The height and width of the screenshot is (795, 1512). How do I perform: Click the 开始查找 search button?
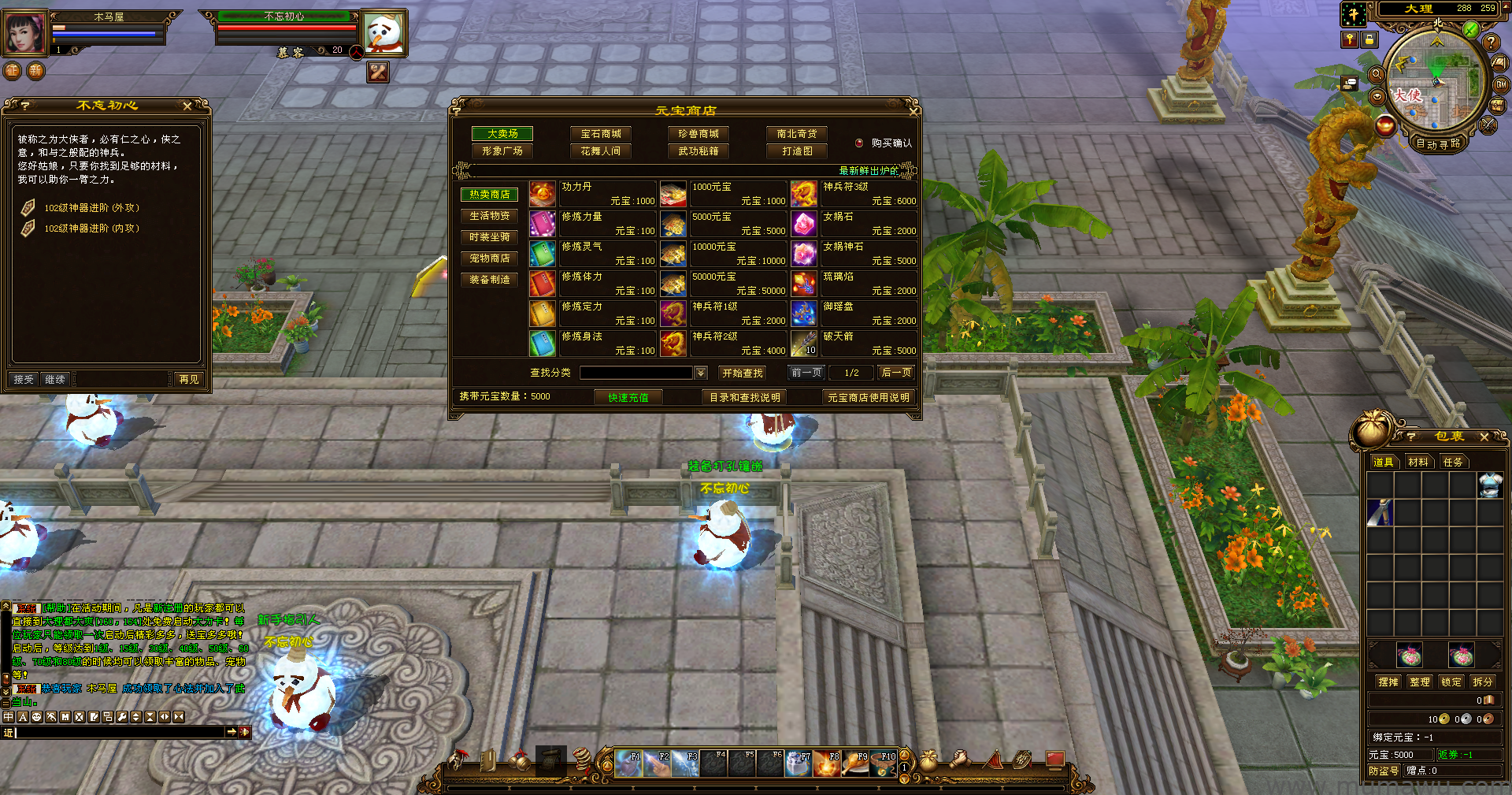point(742,373)
